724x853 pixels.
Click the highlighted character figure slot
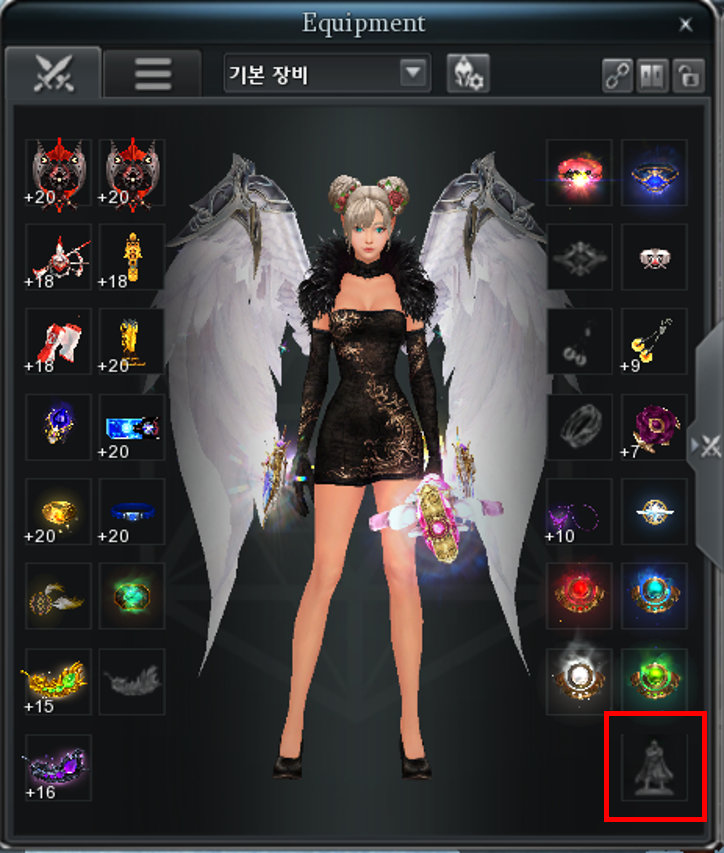[654, 767]
